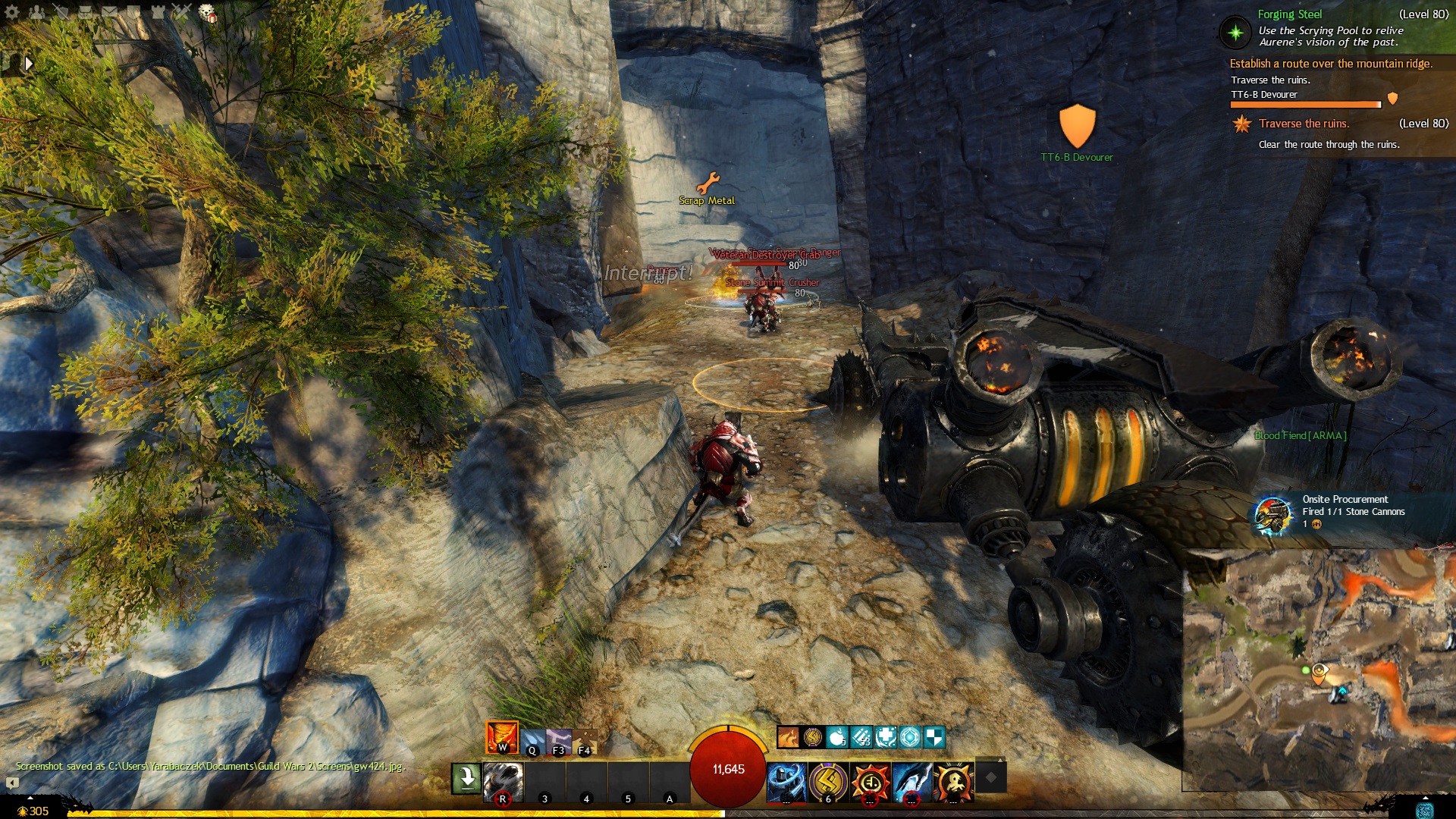The image size is (1456, 819).
Task: Open the mail envelope icon
Action: click(x=109, y=11)
